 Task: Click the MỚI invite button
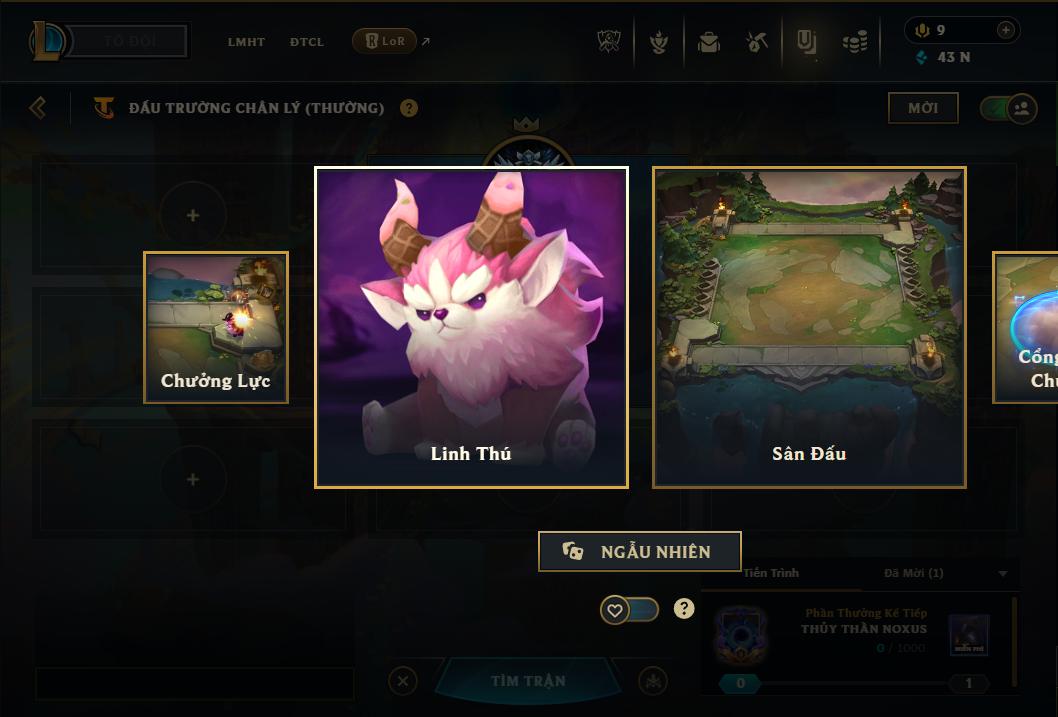923,108
